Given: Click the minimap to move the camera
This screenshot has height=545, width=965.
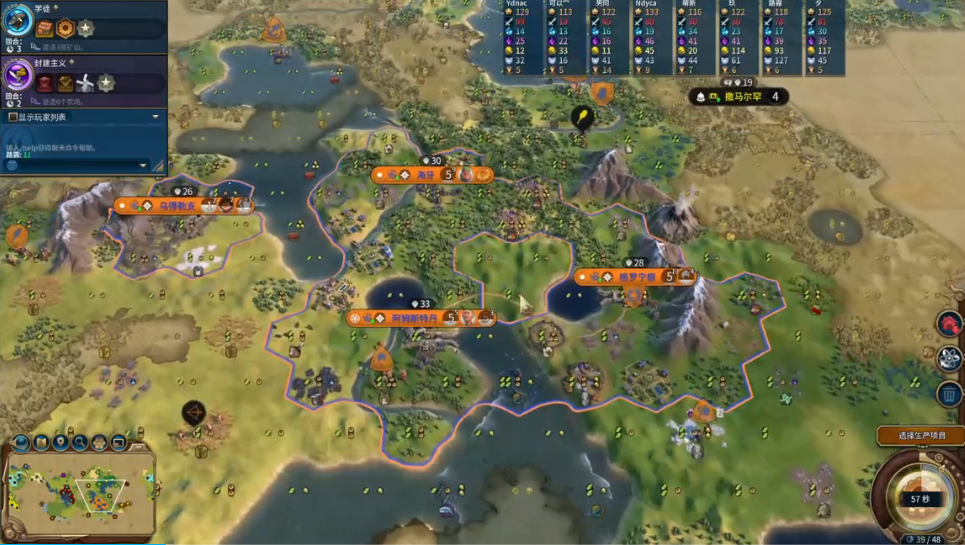Looking at the screenshot, I should (x=80, y=488).
